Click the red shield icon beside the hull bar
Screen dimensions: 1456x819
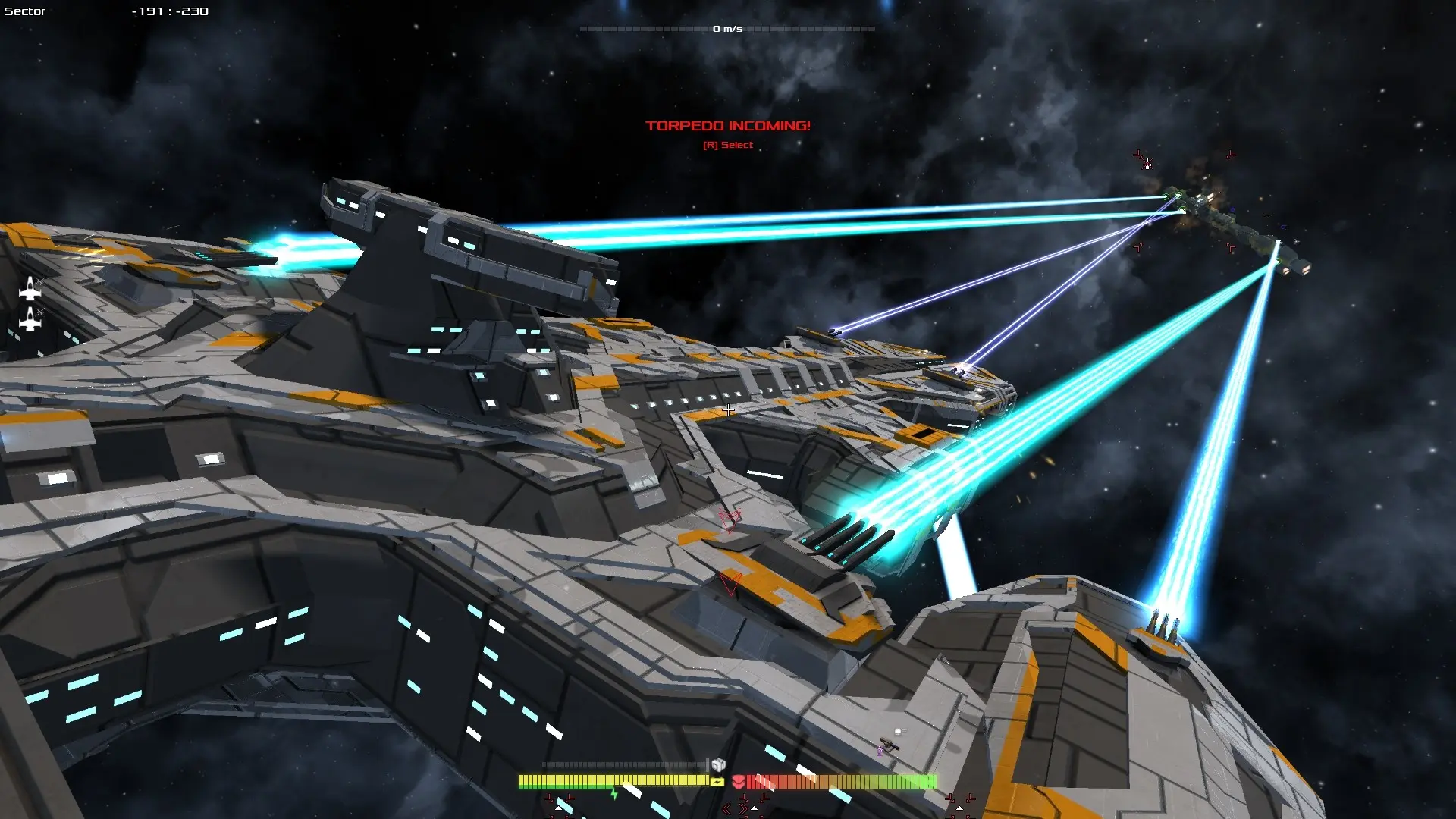pyautogui.click(x=739, y=783)
